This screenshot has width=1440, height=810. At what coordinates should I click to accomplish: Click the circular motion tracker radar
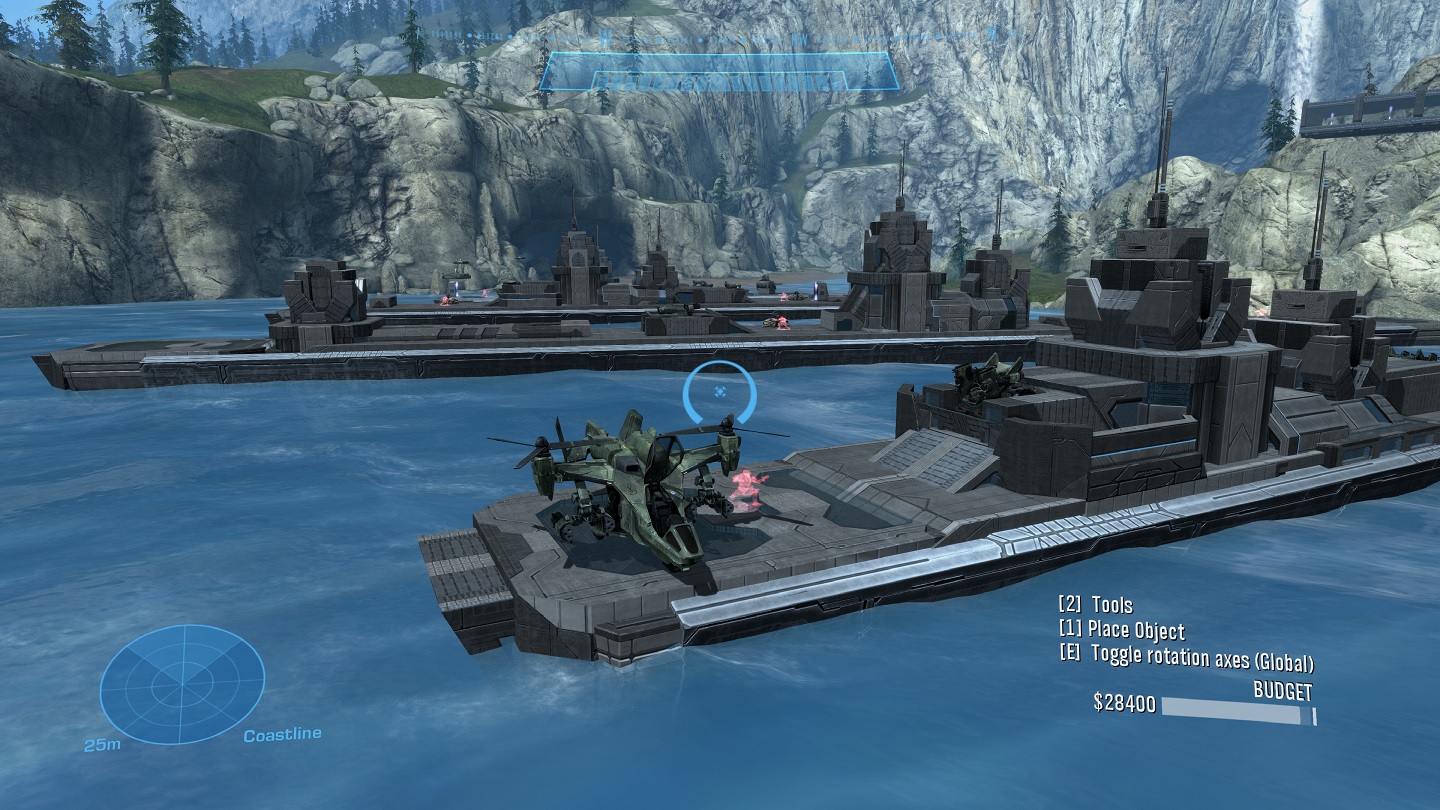(x=182, y=683)
